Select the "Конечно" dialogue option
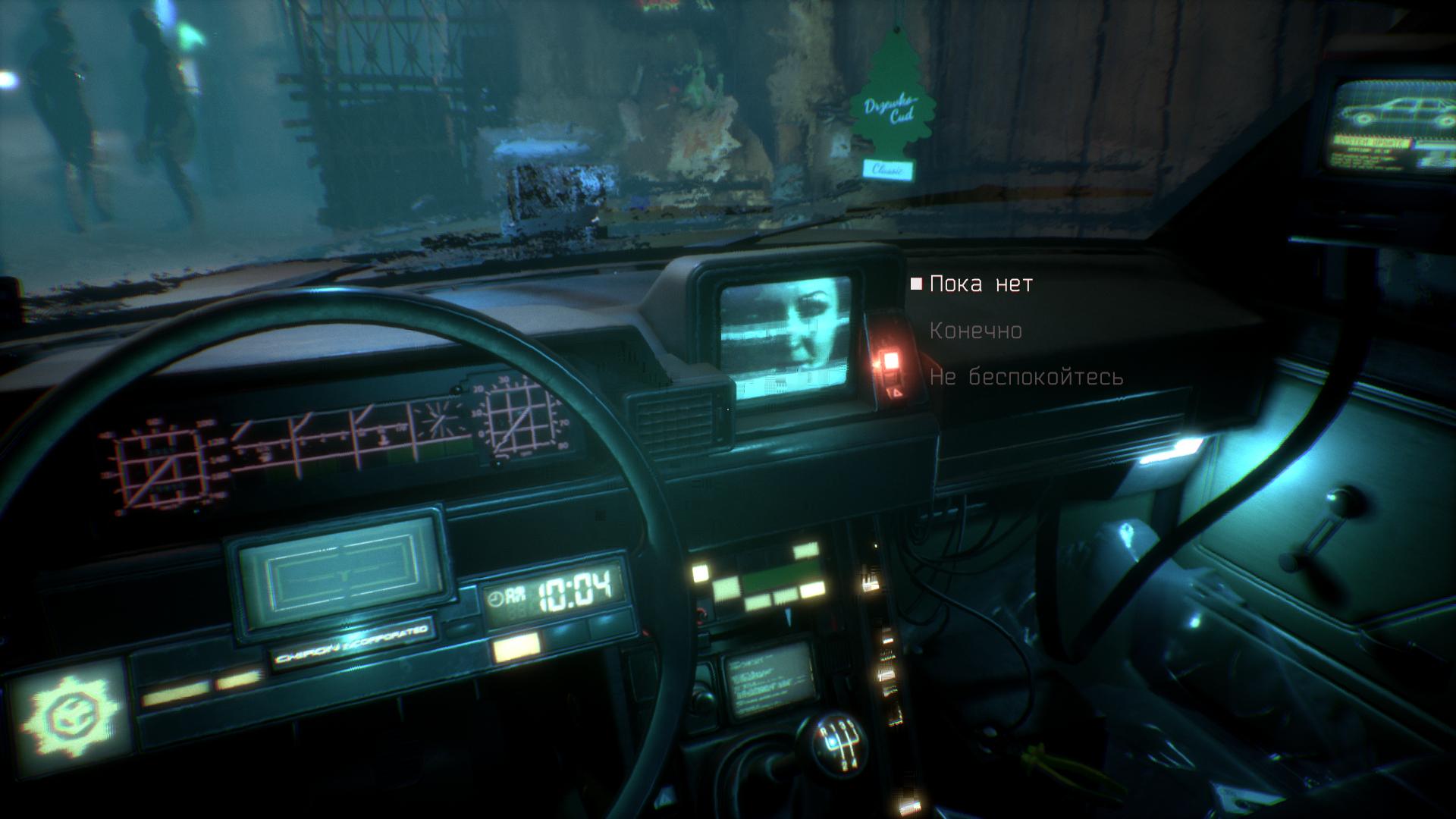 point(975,331)
